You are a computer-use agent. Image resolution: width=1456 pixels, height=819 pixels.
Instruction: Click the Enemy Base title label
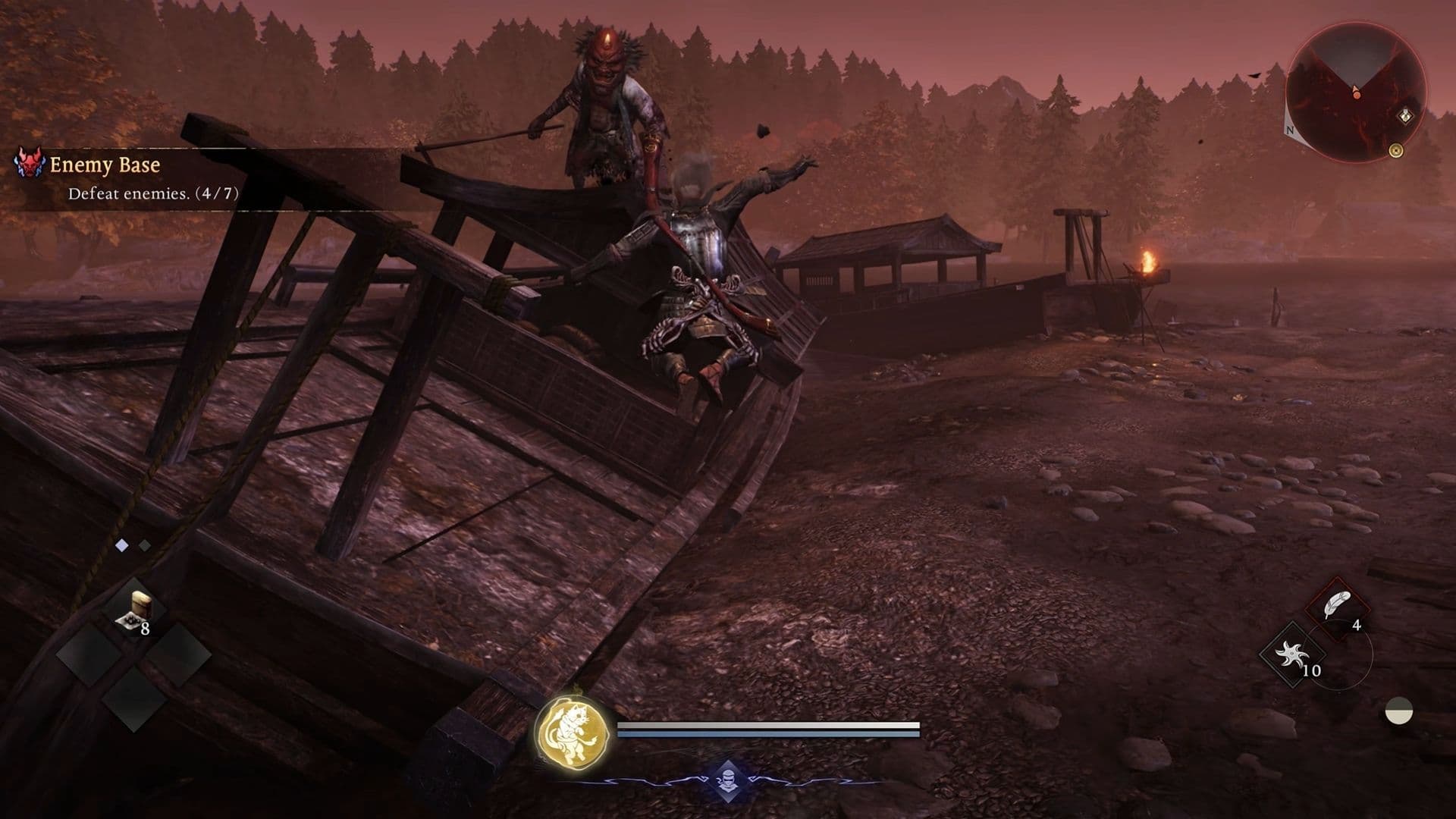pos(105,163)
